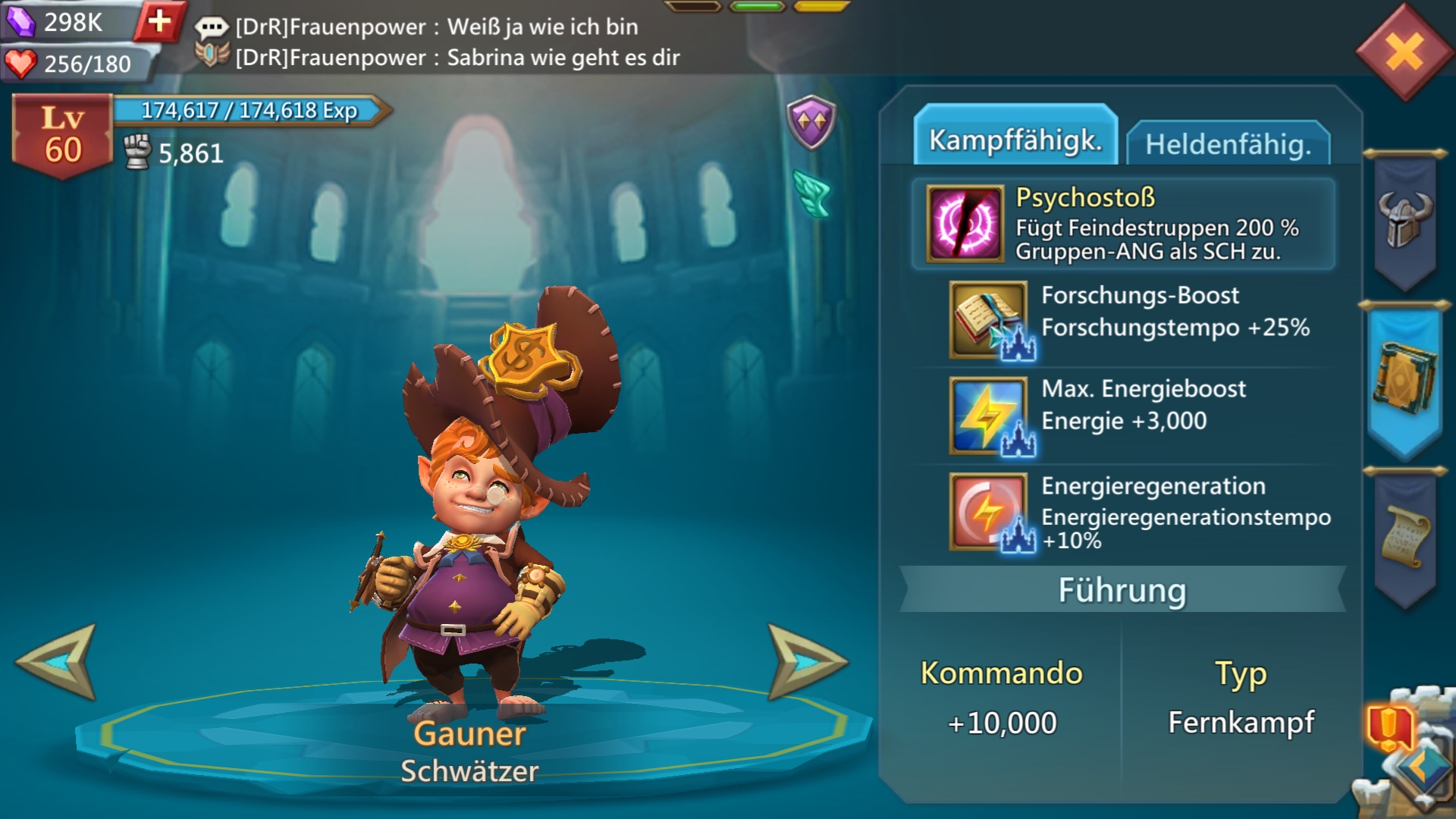Open the exclamation mark notification
The width and height of the screenshot is (1456, 819).
pyautogui.click(x=1389, y=726)
